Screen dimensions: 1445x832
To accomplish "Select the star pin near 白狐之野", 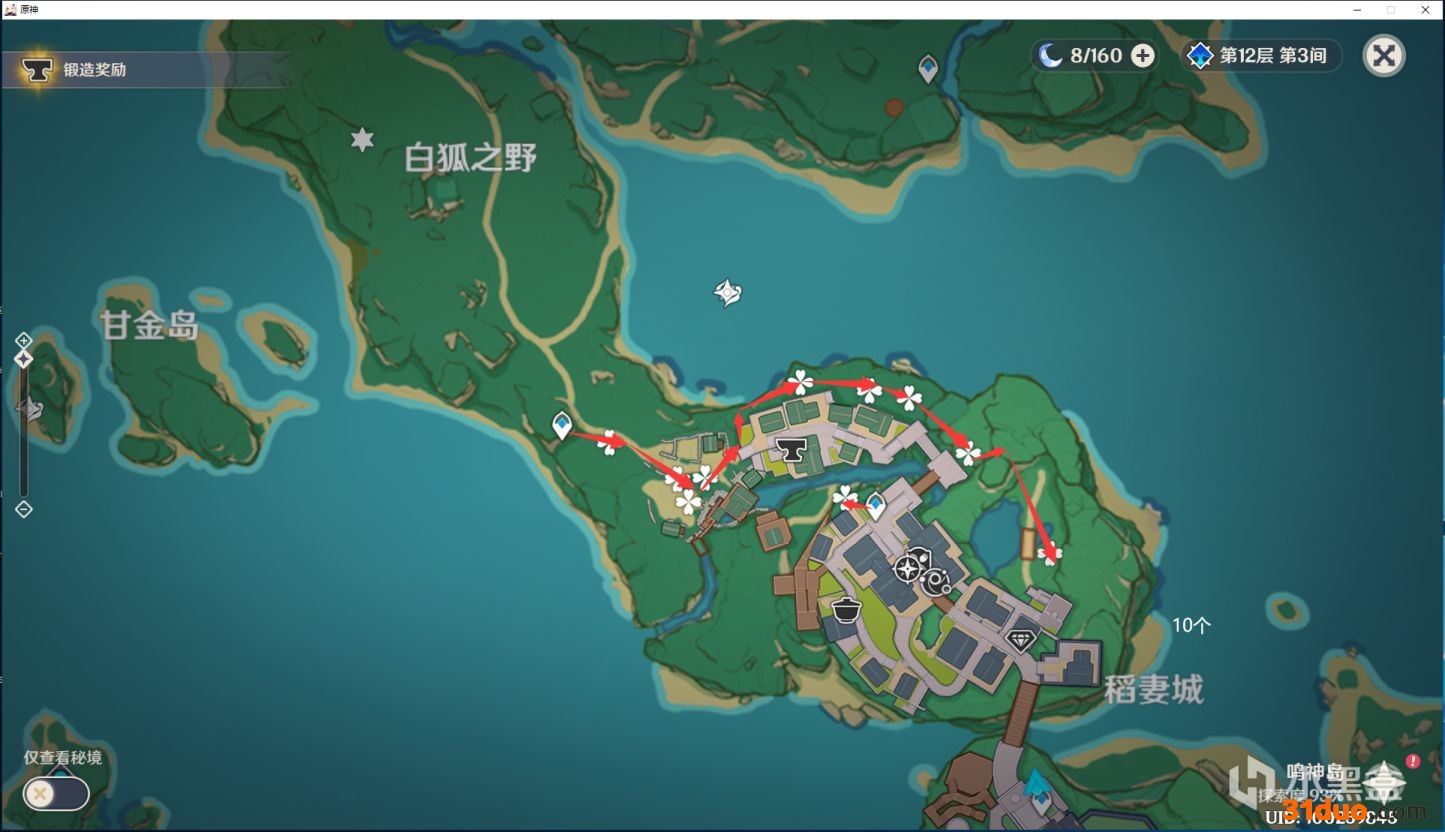I will pos(362,140).
